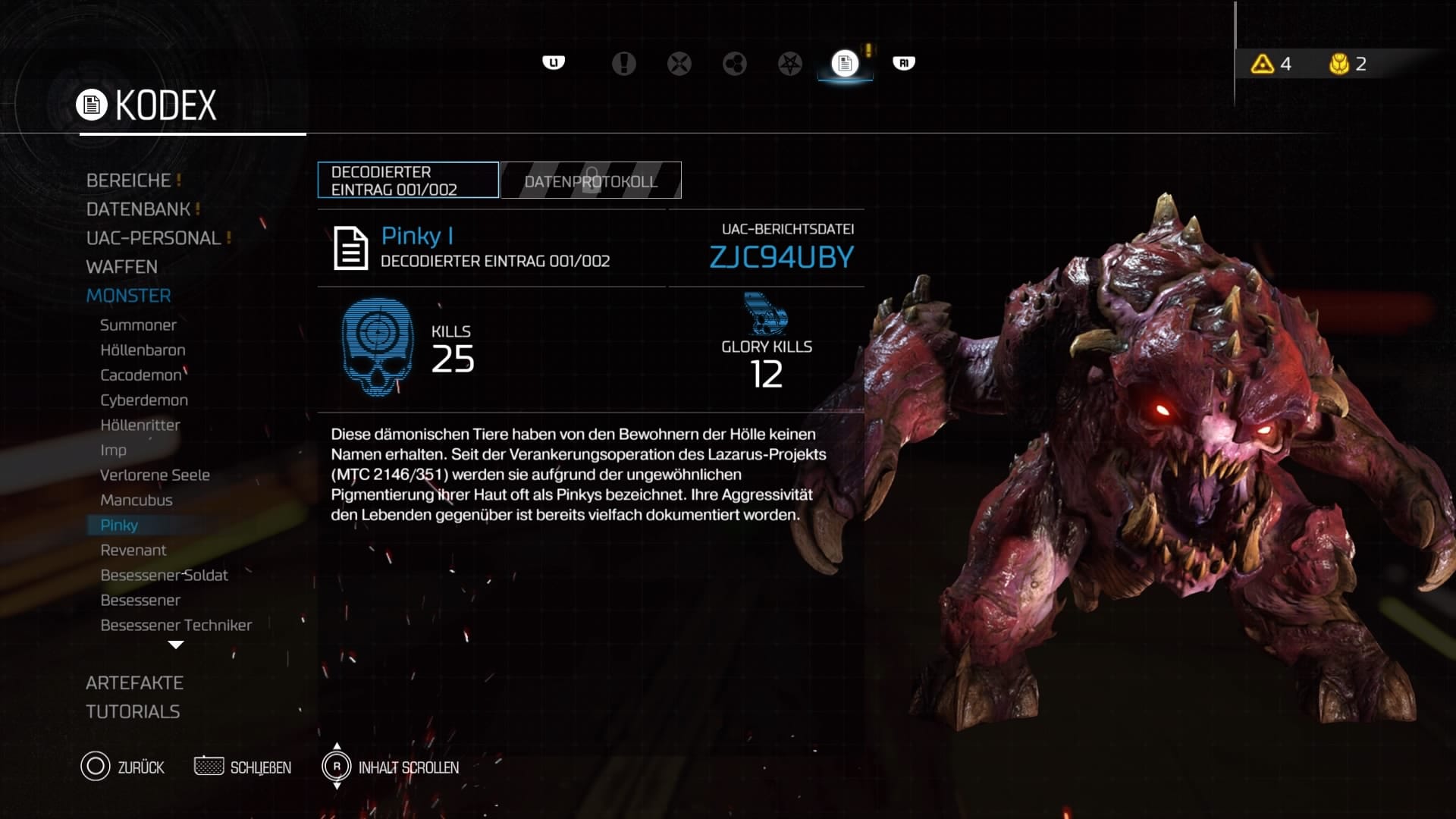Switch to the exclamation mark top tab

[x=623, y=64]
